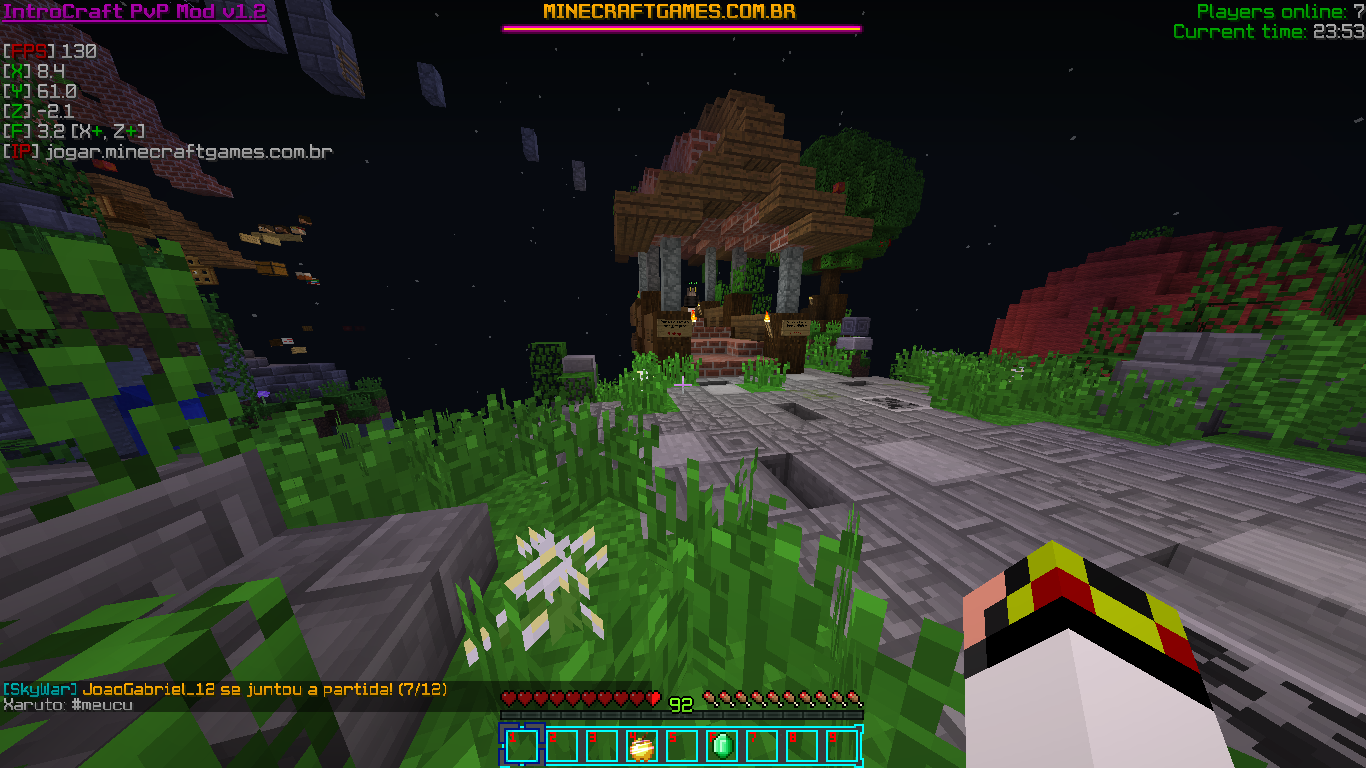Click the SkyWar chat message line

(225, 690)
